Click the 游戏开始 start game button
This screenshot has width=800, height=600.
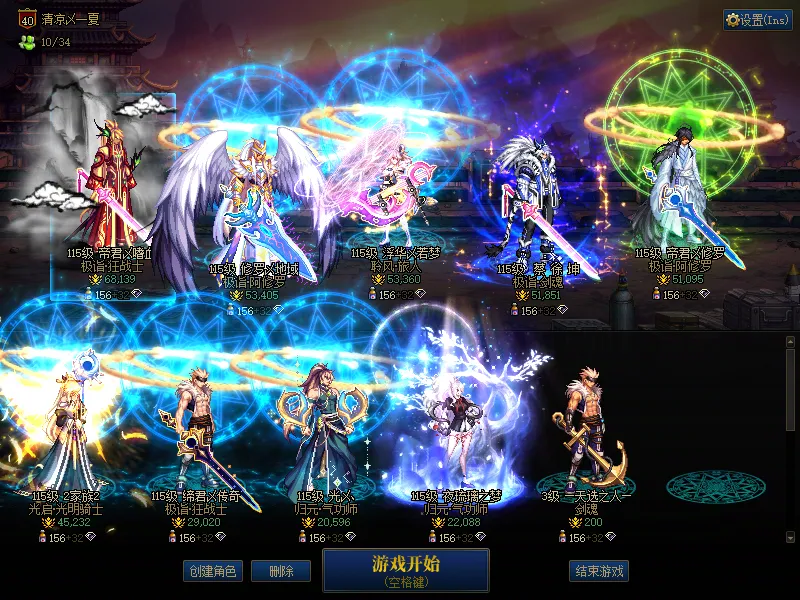405,570
